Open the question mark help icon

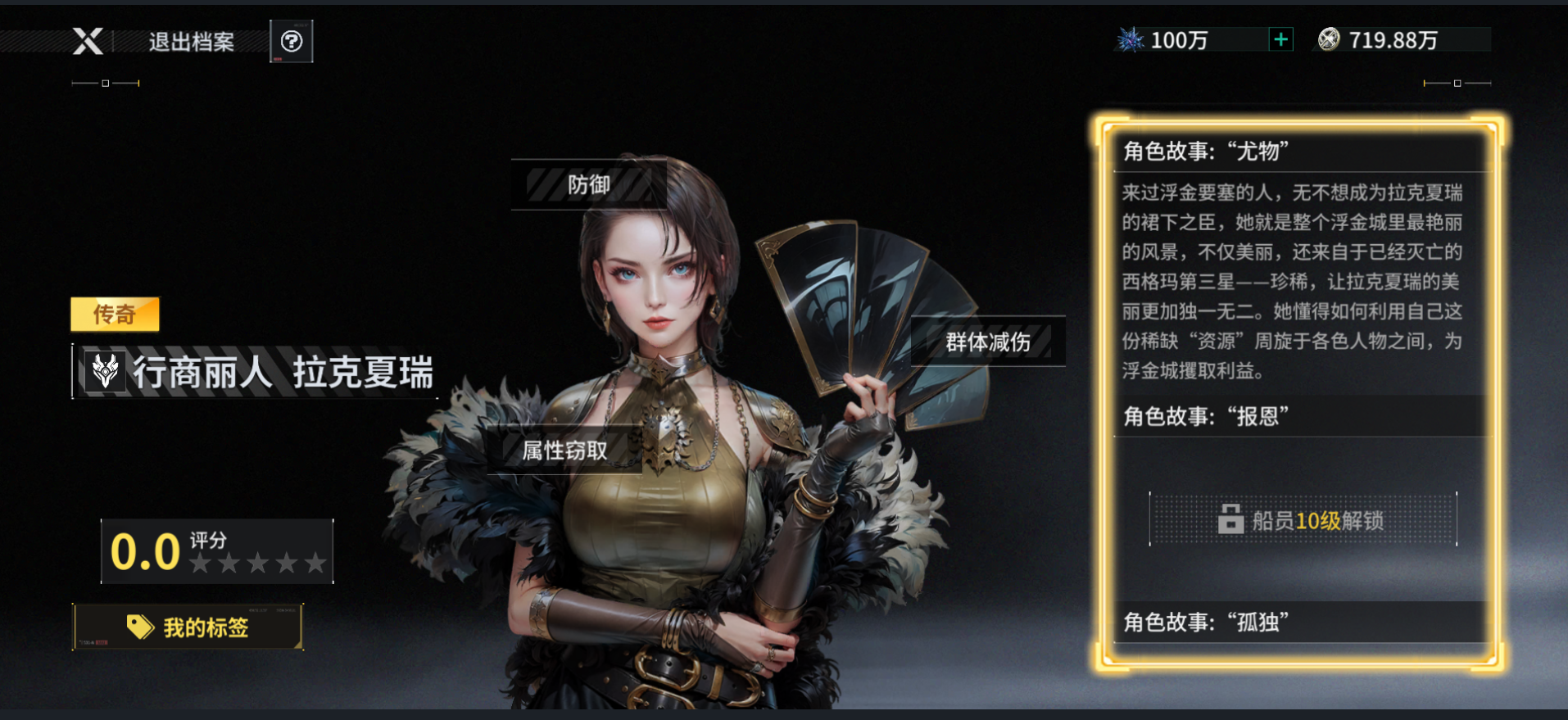292,41
